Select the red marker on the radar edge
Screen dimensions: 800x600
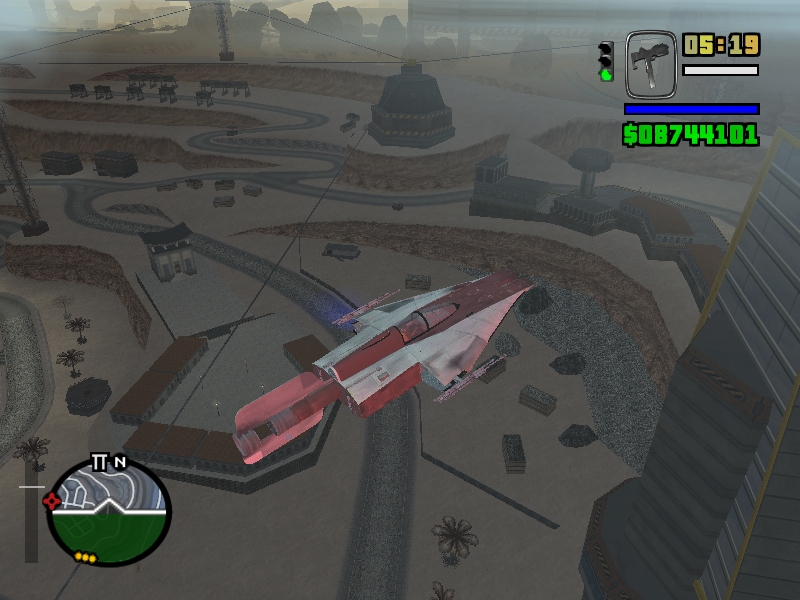pyautogui.click(x=52, y=501)
